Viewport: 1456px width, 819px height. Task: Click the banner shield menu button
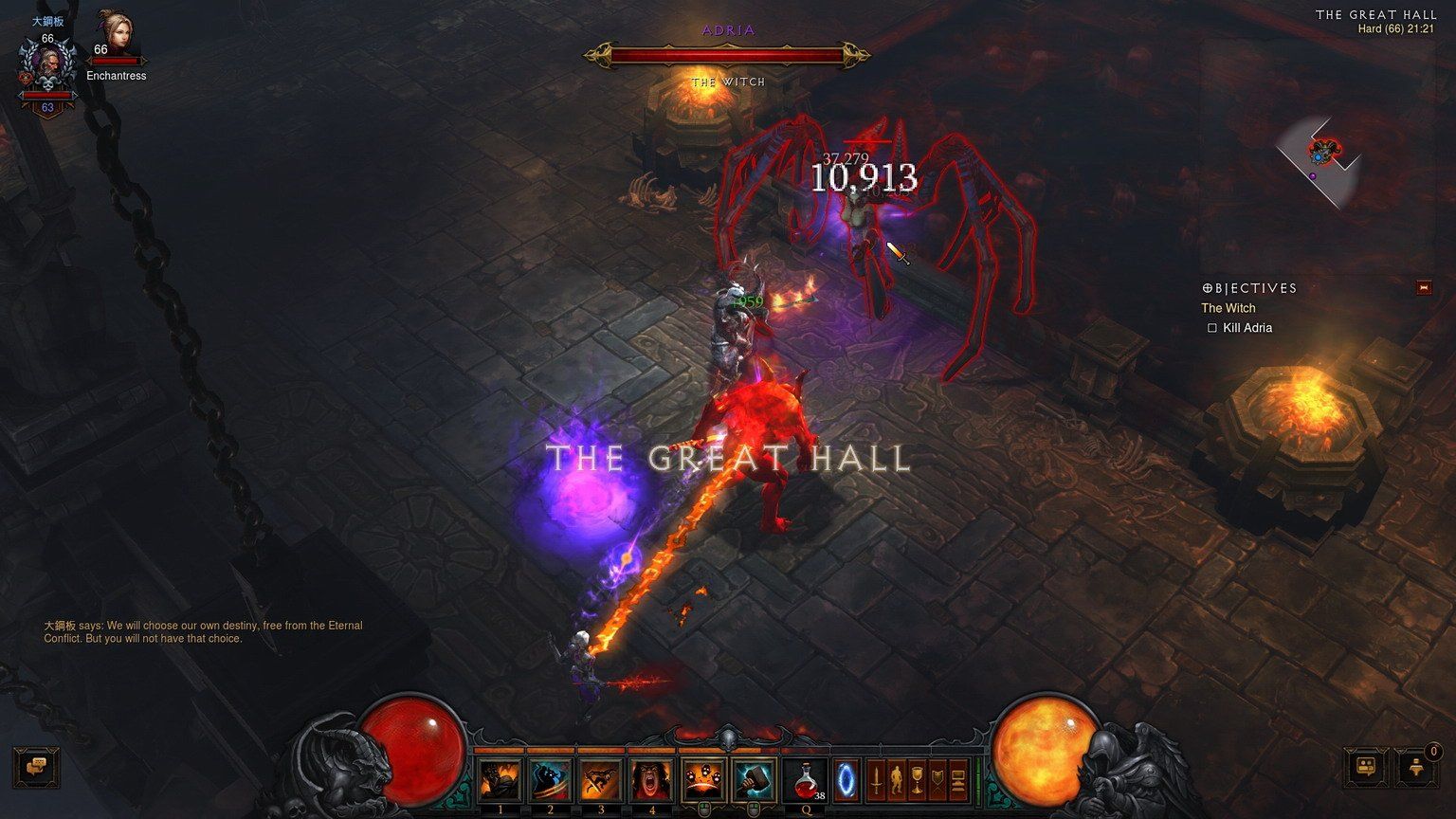click(937, 780)
